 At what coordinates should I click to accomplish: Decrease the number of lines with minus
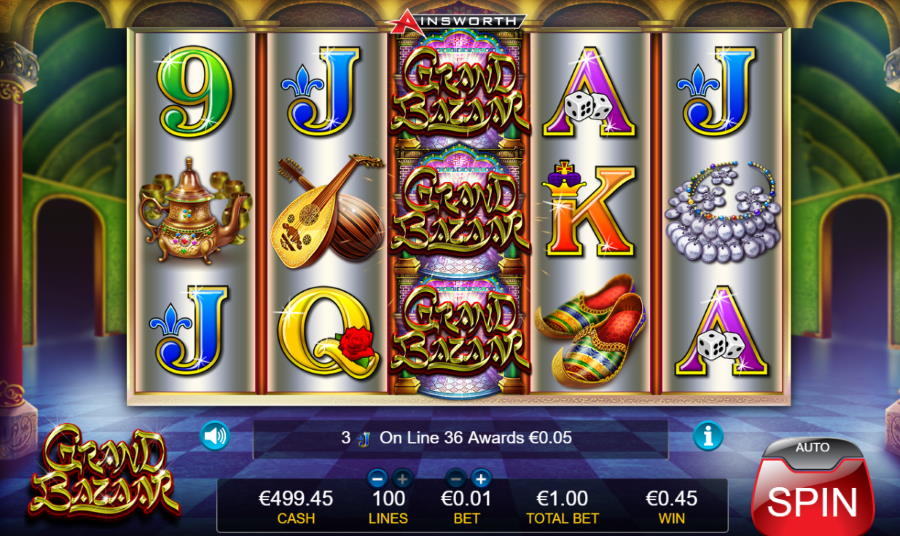[x=377, y=478]
